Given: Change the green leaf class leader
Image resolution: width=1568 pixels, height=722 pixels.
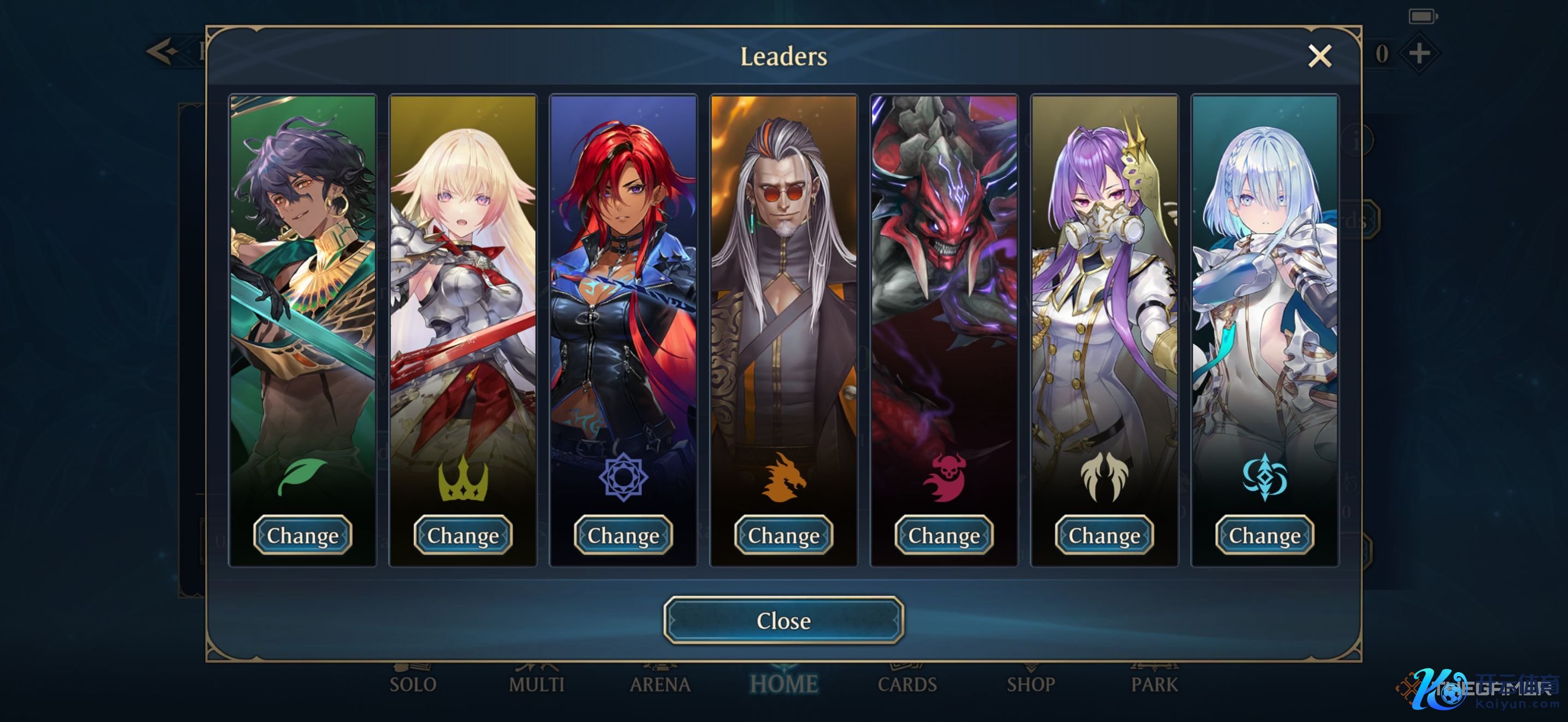Looking at the screenshot, I should [x=302, y=535].
